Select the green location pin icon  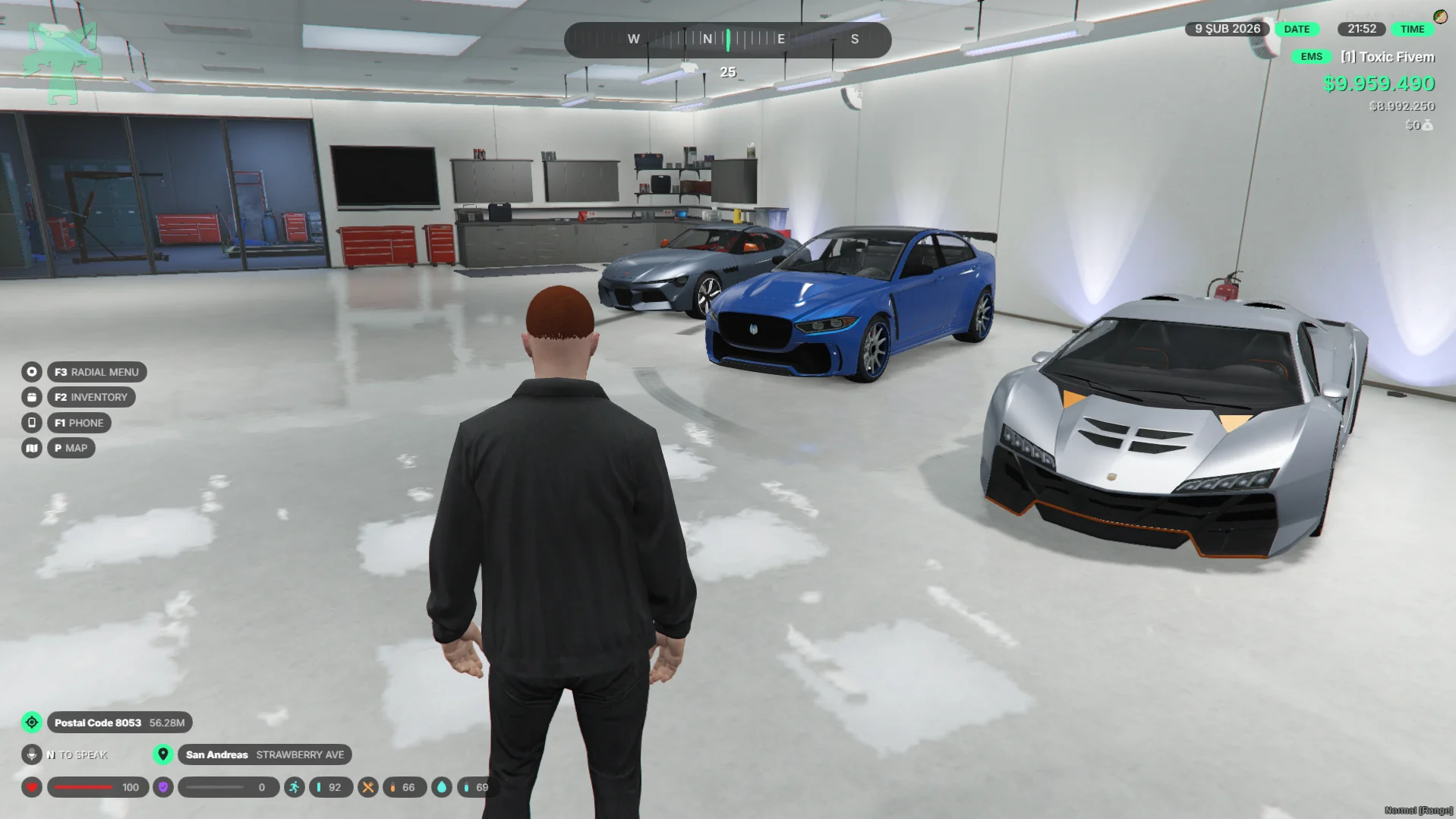[x=163, y=754]
